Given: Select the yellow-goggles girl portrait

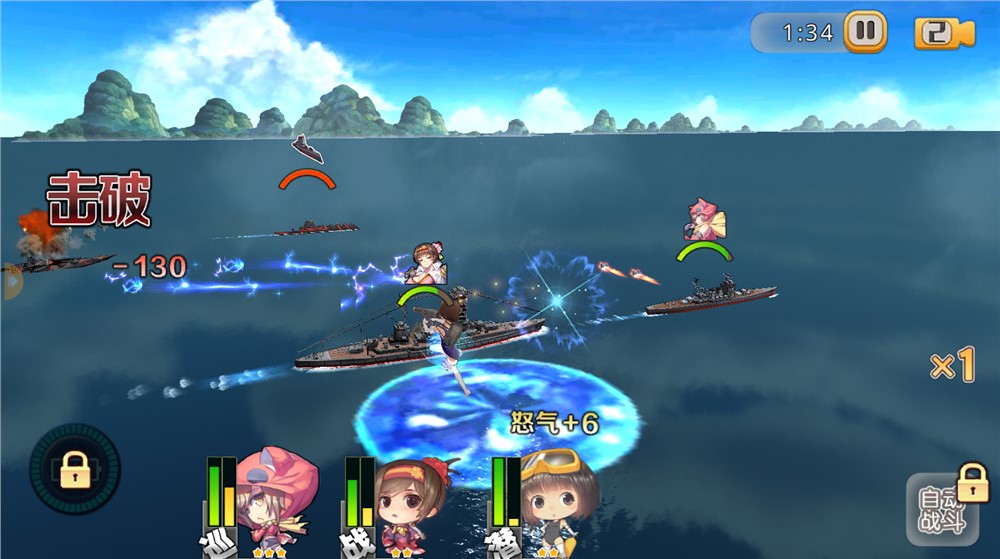Looking at the screenshot, I should pyautogui.click(x=557, y=500).
